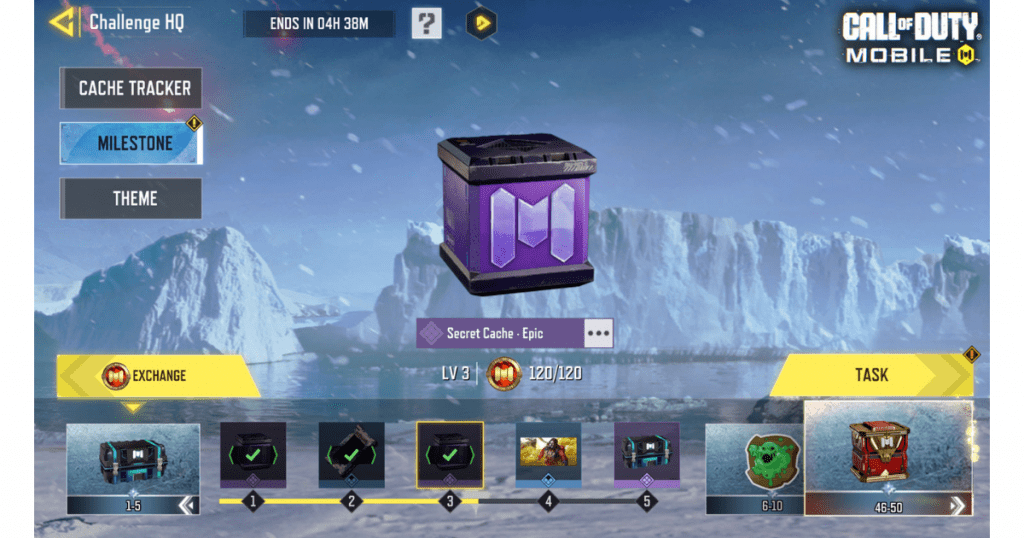Open the Secret Cache three-dot options
Viewport: 1024px width, 538px height.
pyautogui.click(x=598, y=333)
